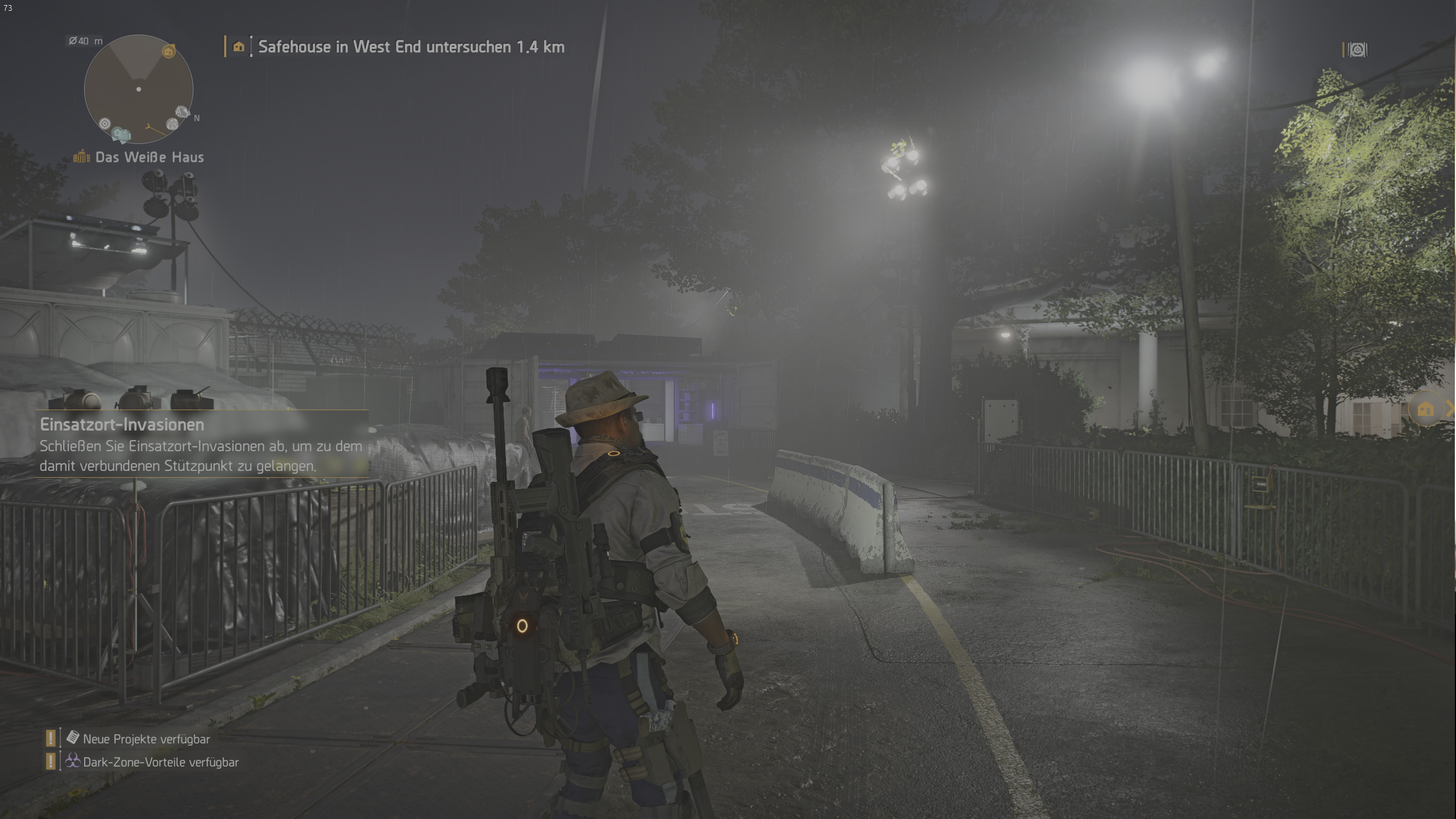Select the safehouse house icon on the minimap

[x=168, y=52]
